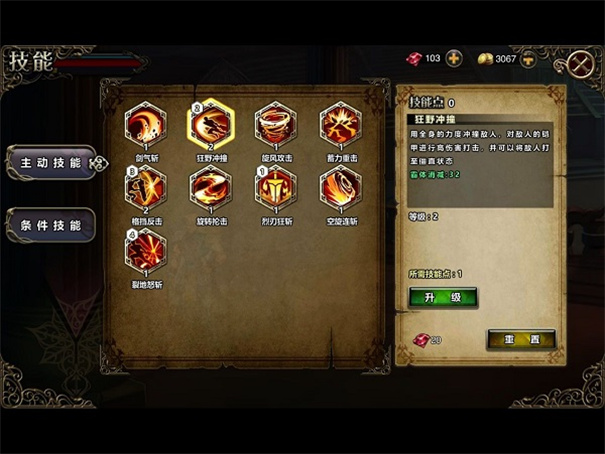
Task: Select the 剑气斩 skill icon
Action: 145,125
